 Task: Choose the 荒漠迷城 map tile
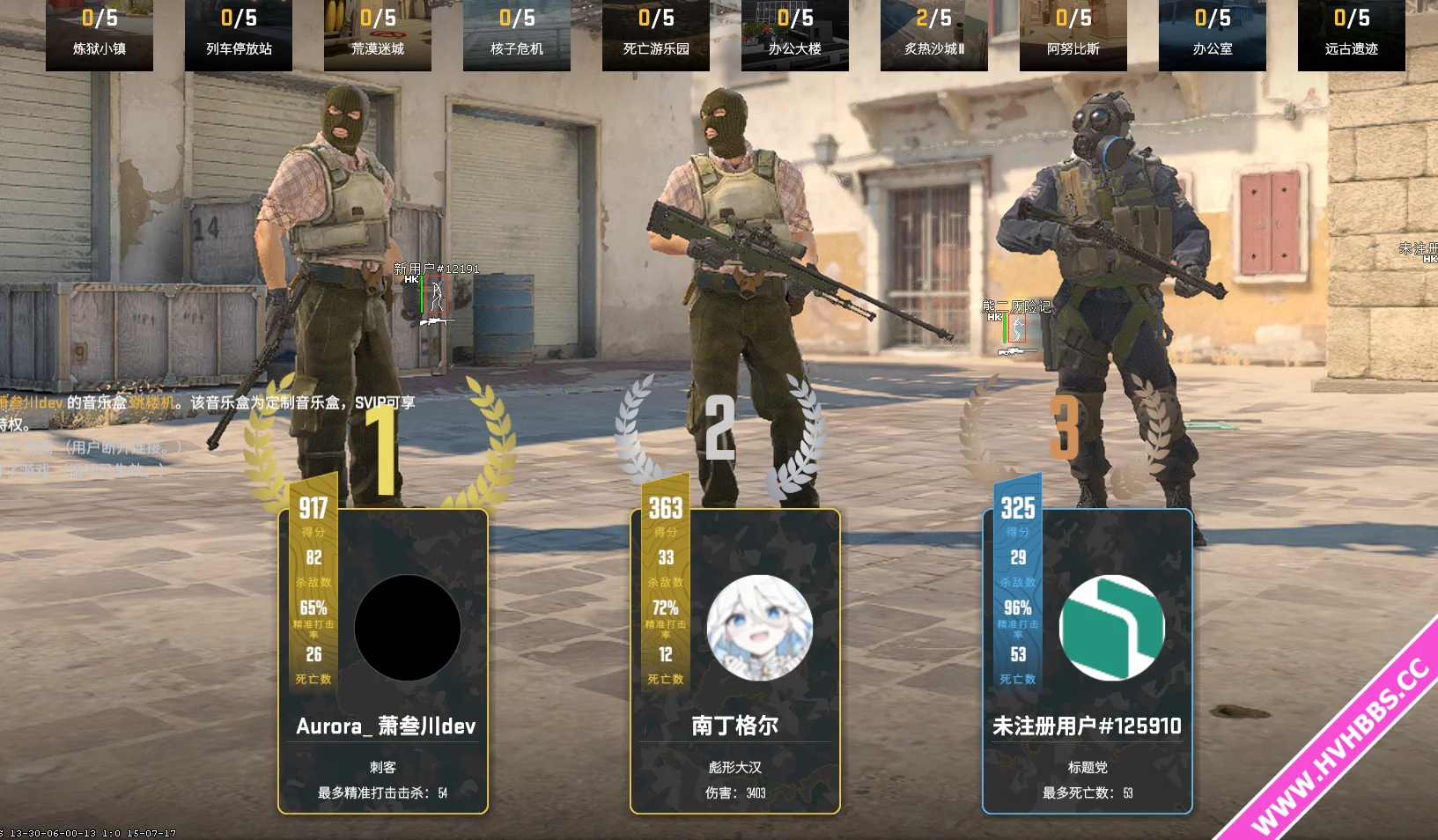click(378, 33)
